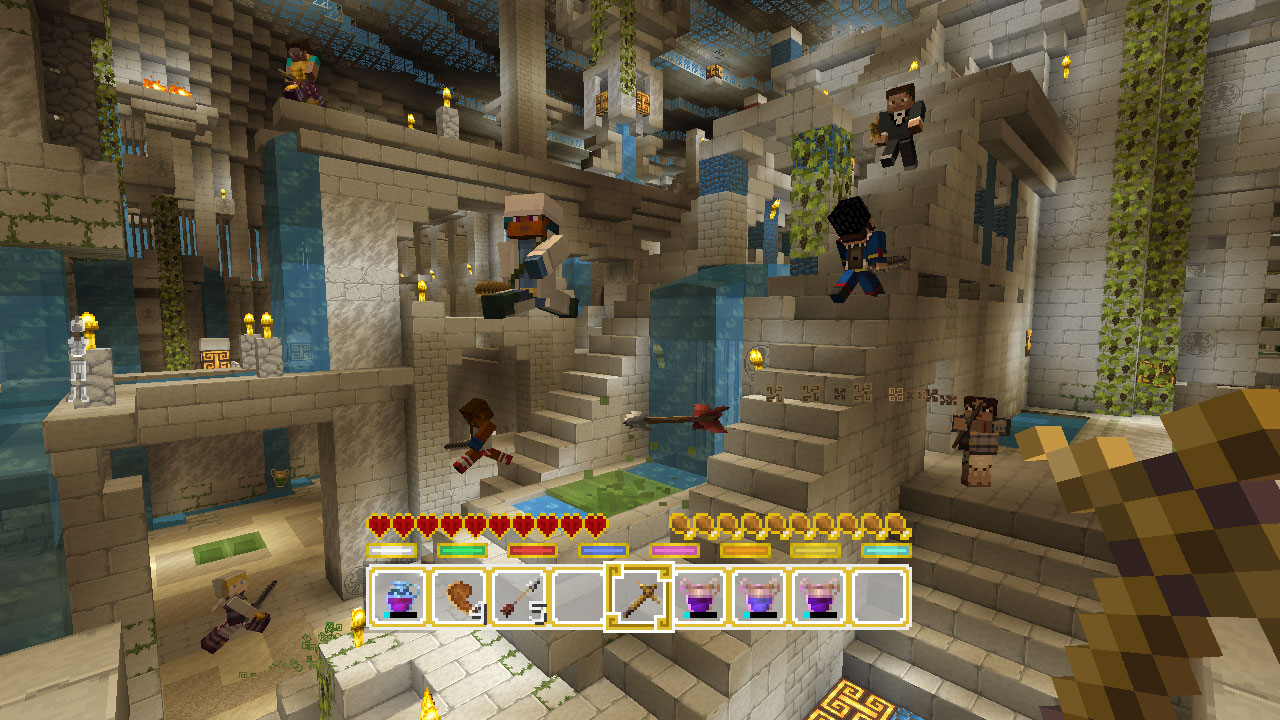The width and height of the screenshot is (1280, 720).
Task: Select the cooked chicken in the hotbar
Action: coord(458,597)
